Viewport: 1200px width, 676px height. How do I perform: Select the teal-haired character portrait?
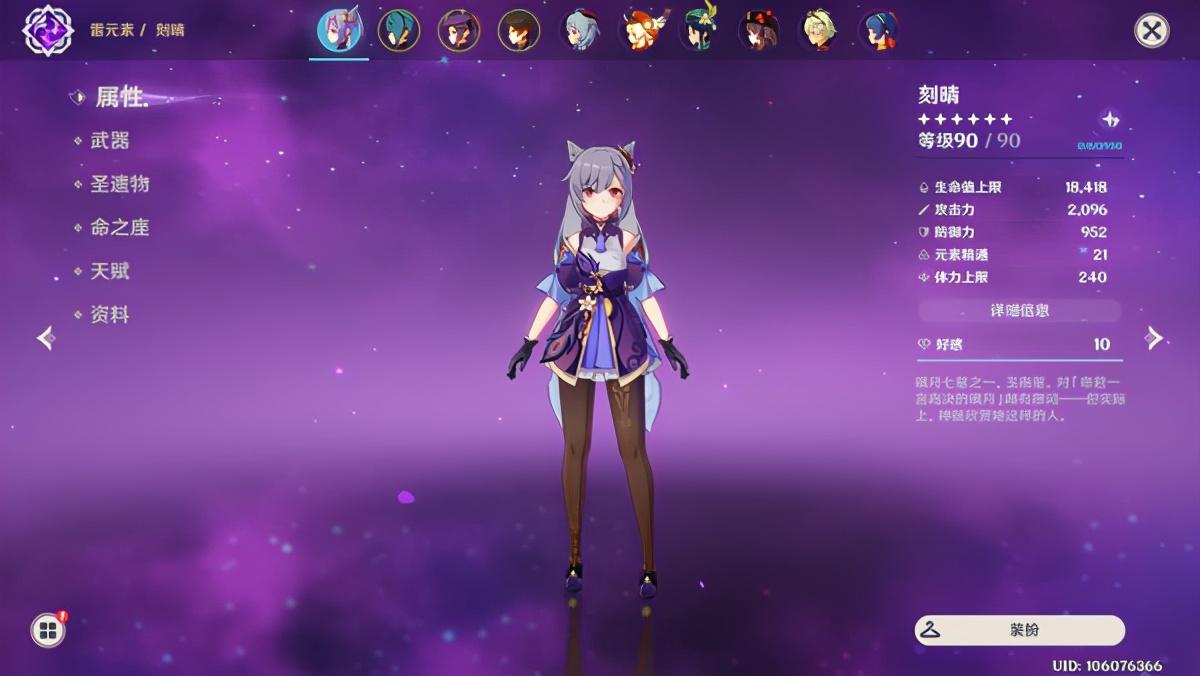click(399, 31)
